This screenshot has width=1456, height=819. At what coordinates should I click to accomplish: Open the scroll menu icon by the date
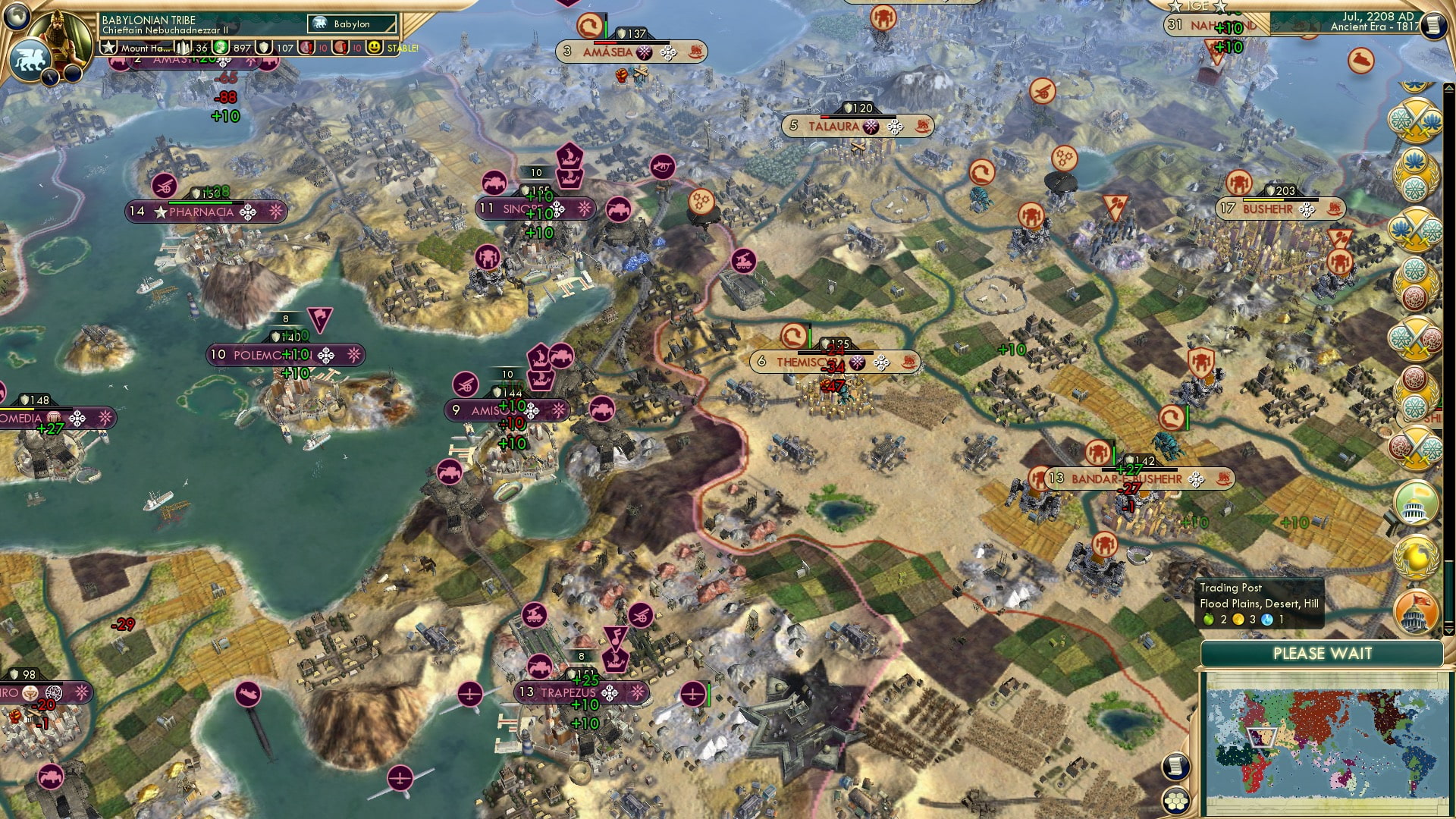1432,25
